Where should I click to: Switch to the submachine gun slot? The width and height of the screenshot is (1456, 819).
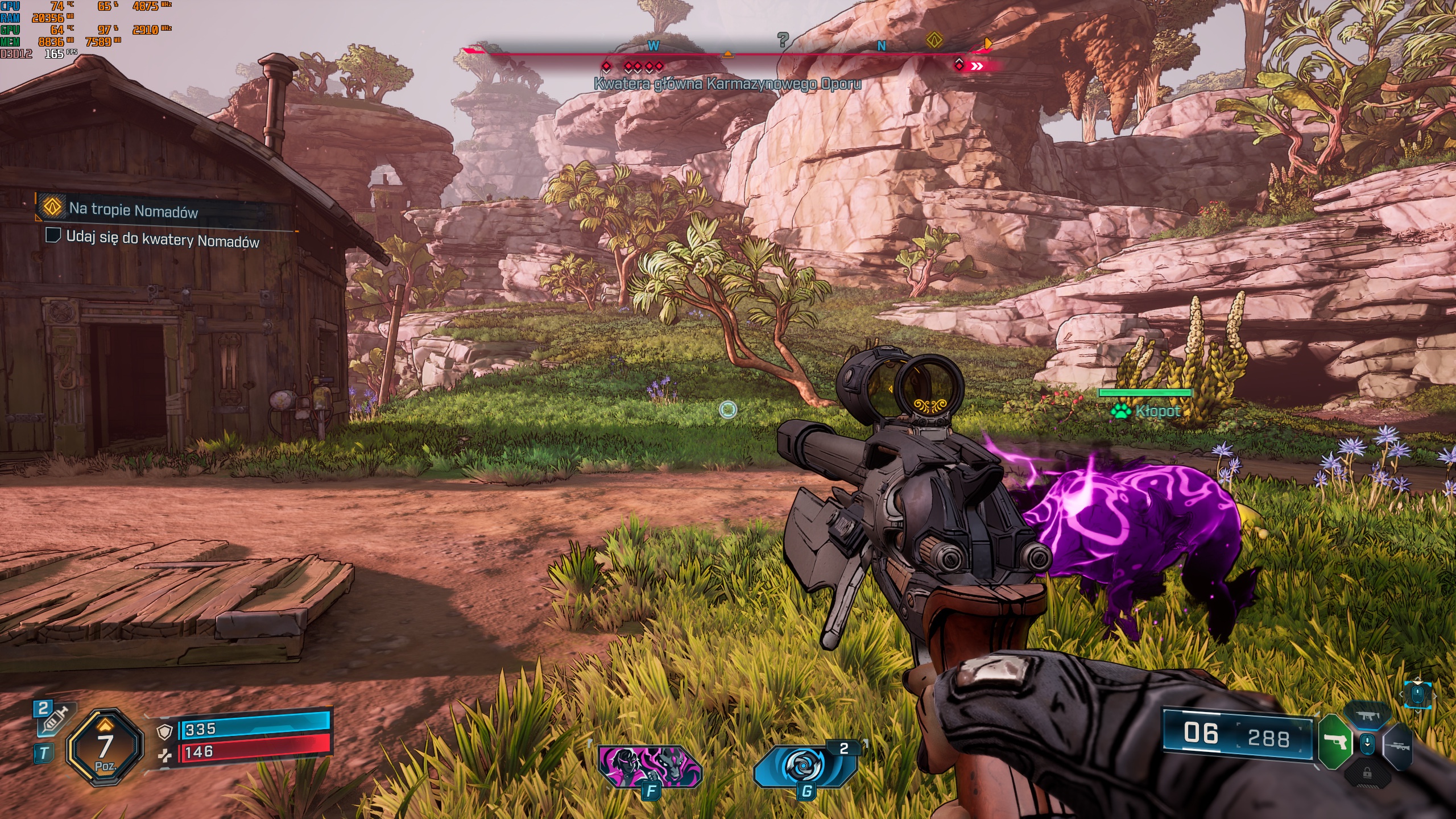point(1367,717)
